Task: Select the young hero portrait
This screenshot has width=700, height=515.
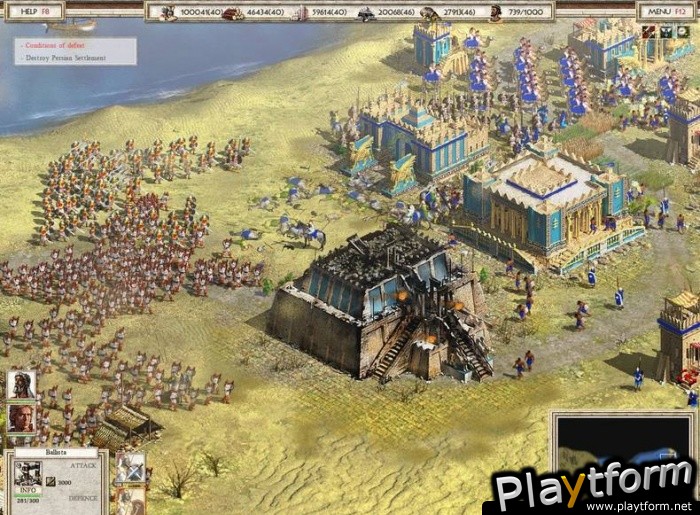Action: [x=21, y=417]
